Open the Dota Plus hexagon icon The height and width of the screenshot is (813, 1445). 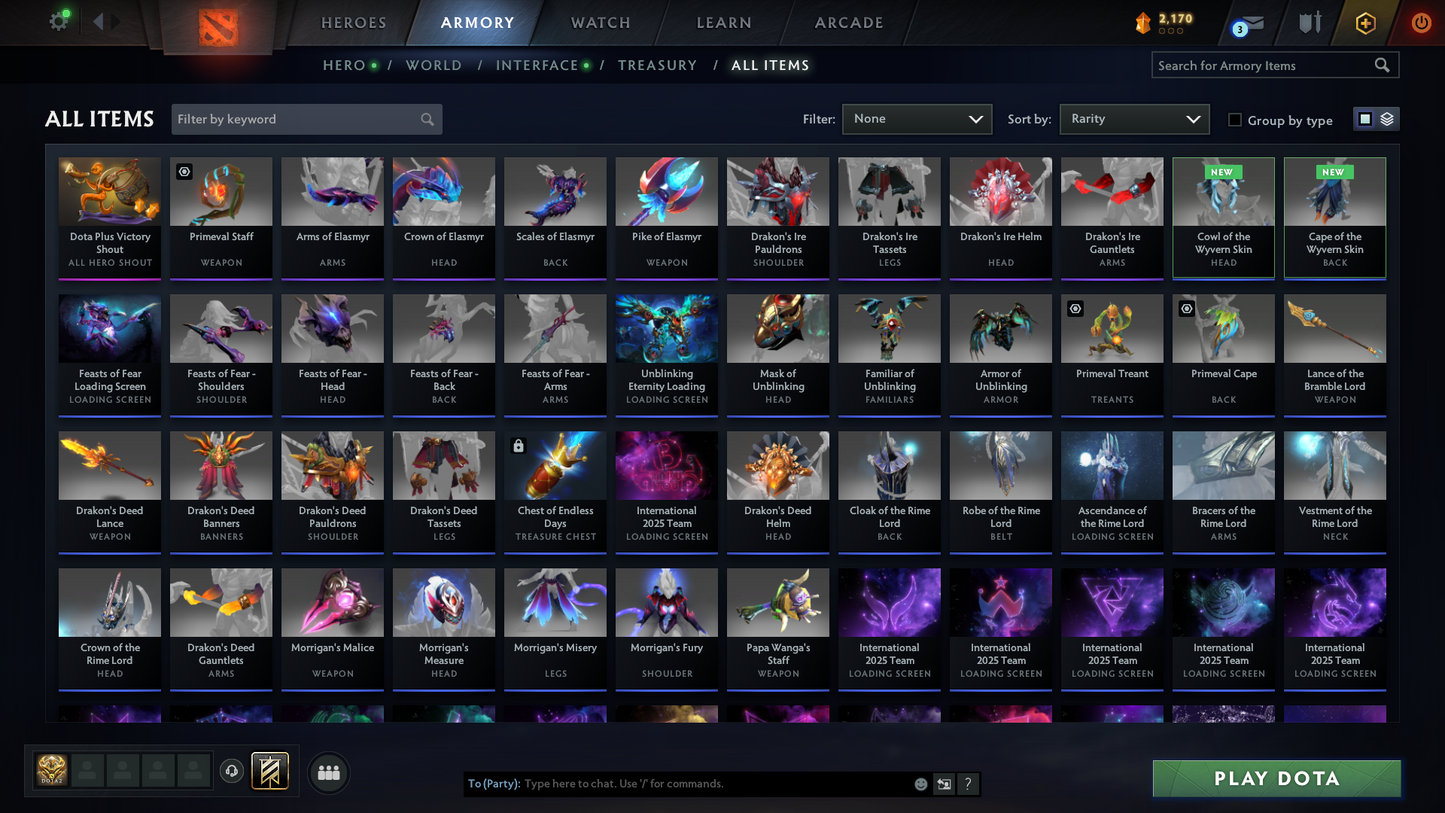pos(1366,22)
